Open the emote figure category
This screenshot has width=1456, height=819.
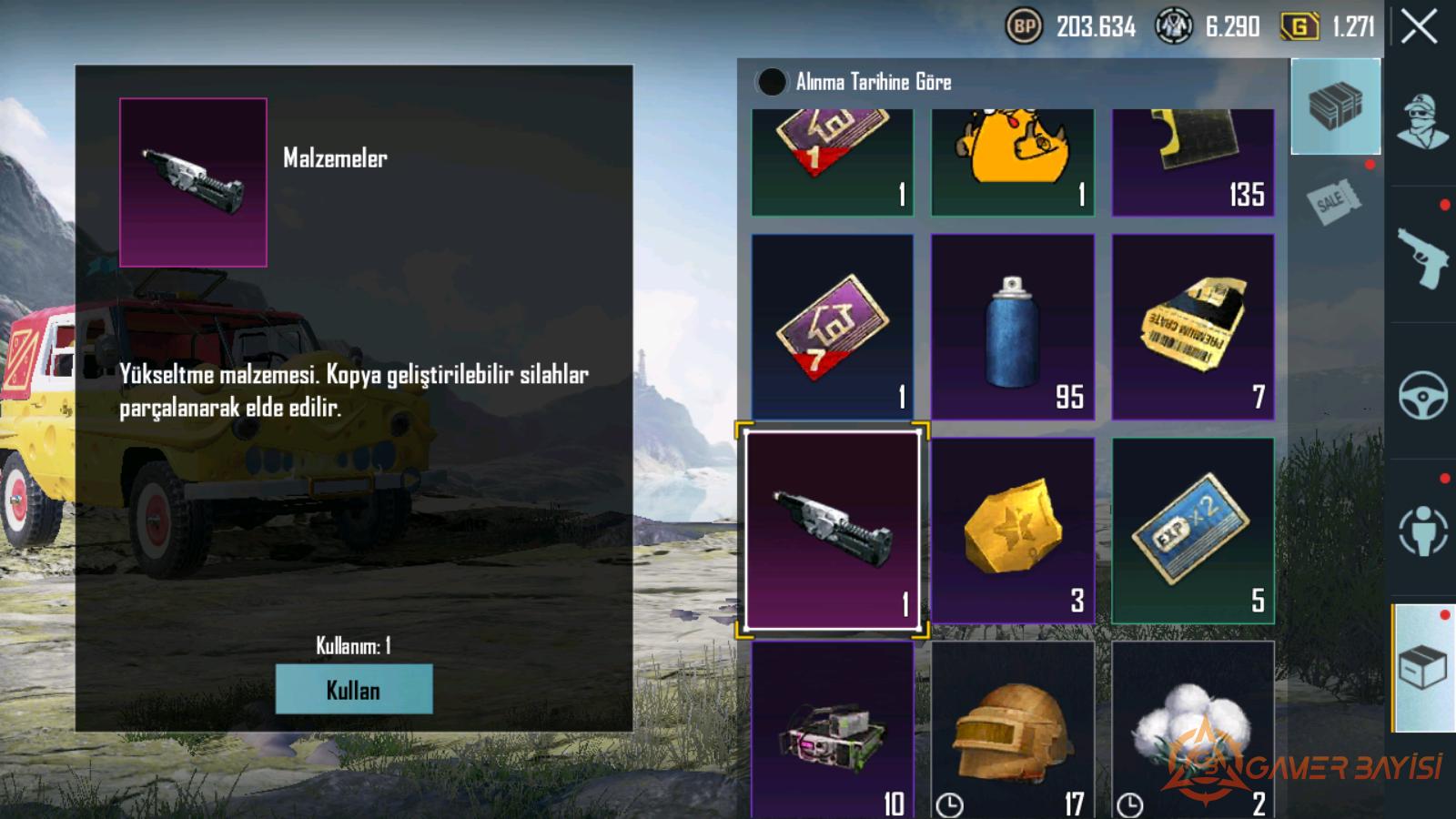coord(1422,531)
